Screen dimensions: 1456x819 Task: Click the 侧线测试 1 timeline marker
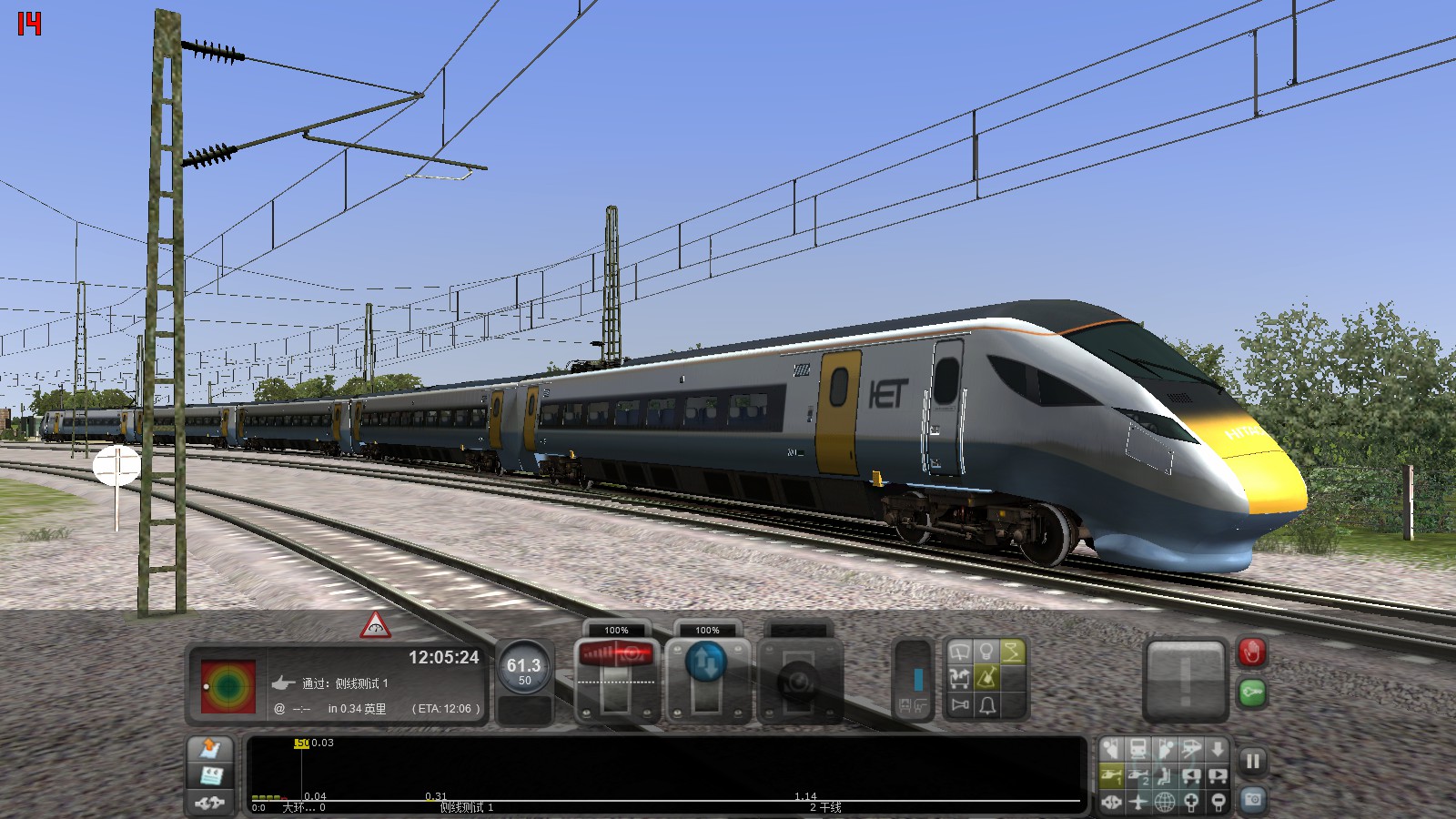pos(466,807)
